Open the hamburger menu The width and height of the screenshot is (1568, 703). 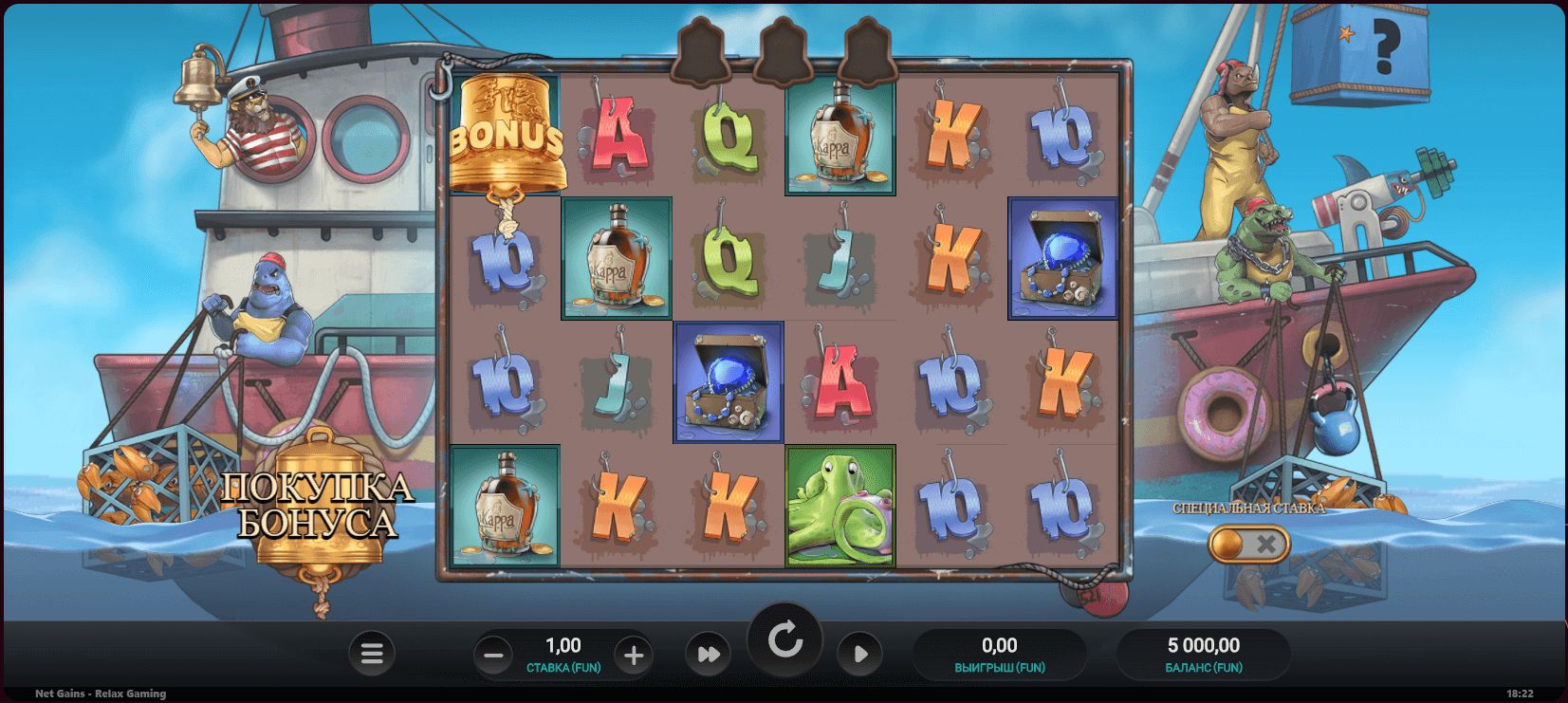372,654
